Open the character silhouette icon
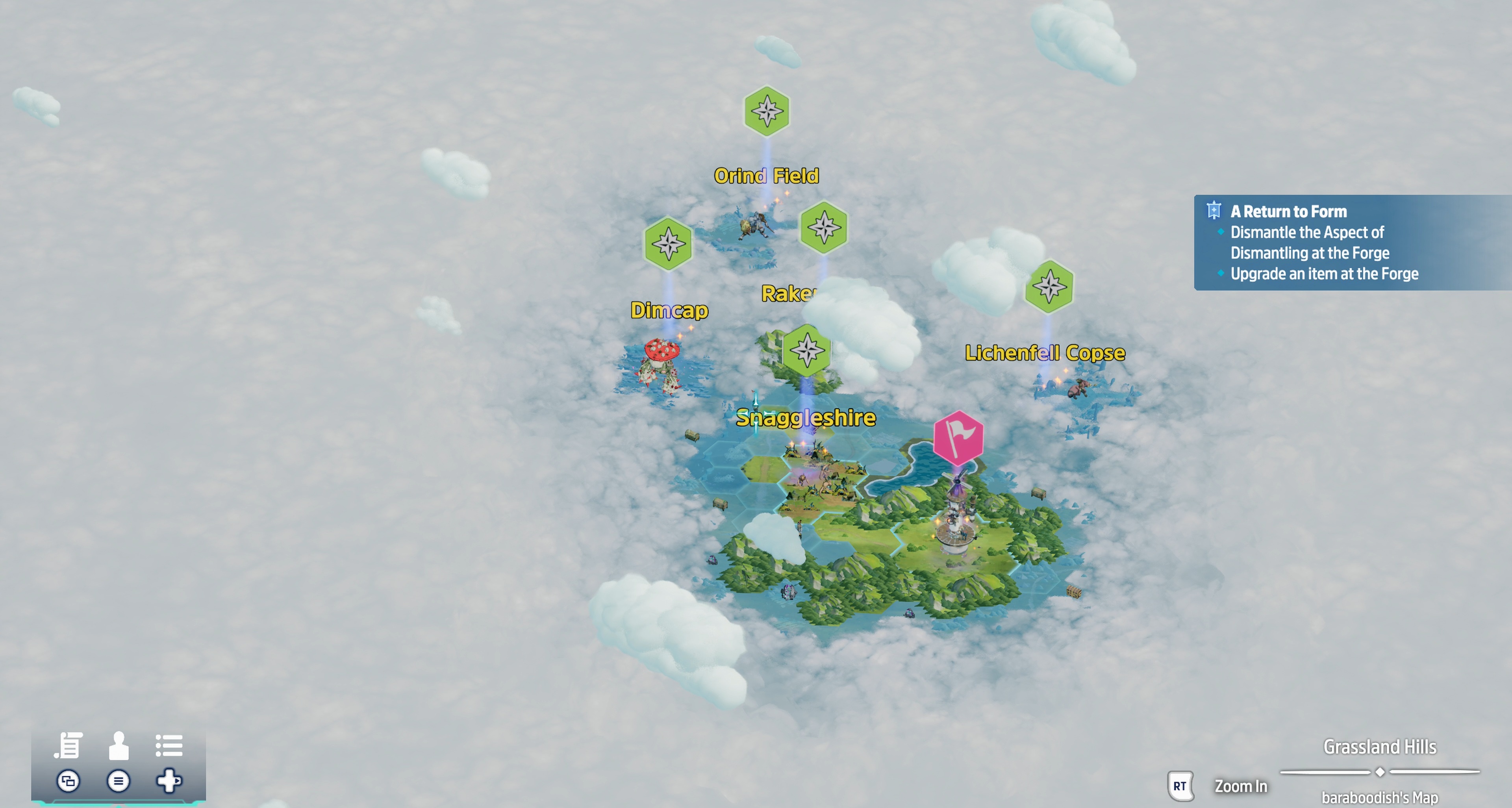This screenshot has width=1512, height=808. pos(119,745)
